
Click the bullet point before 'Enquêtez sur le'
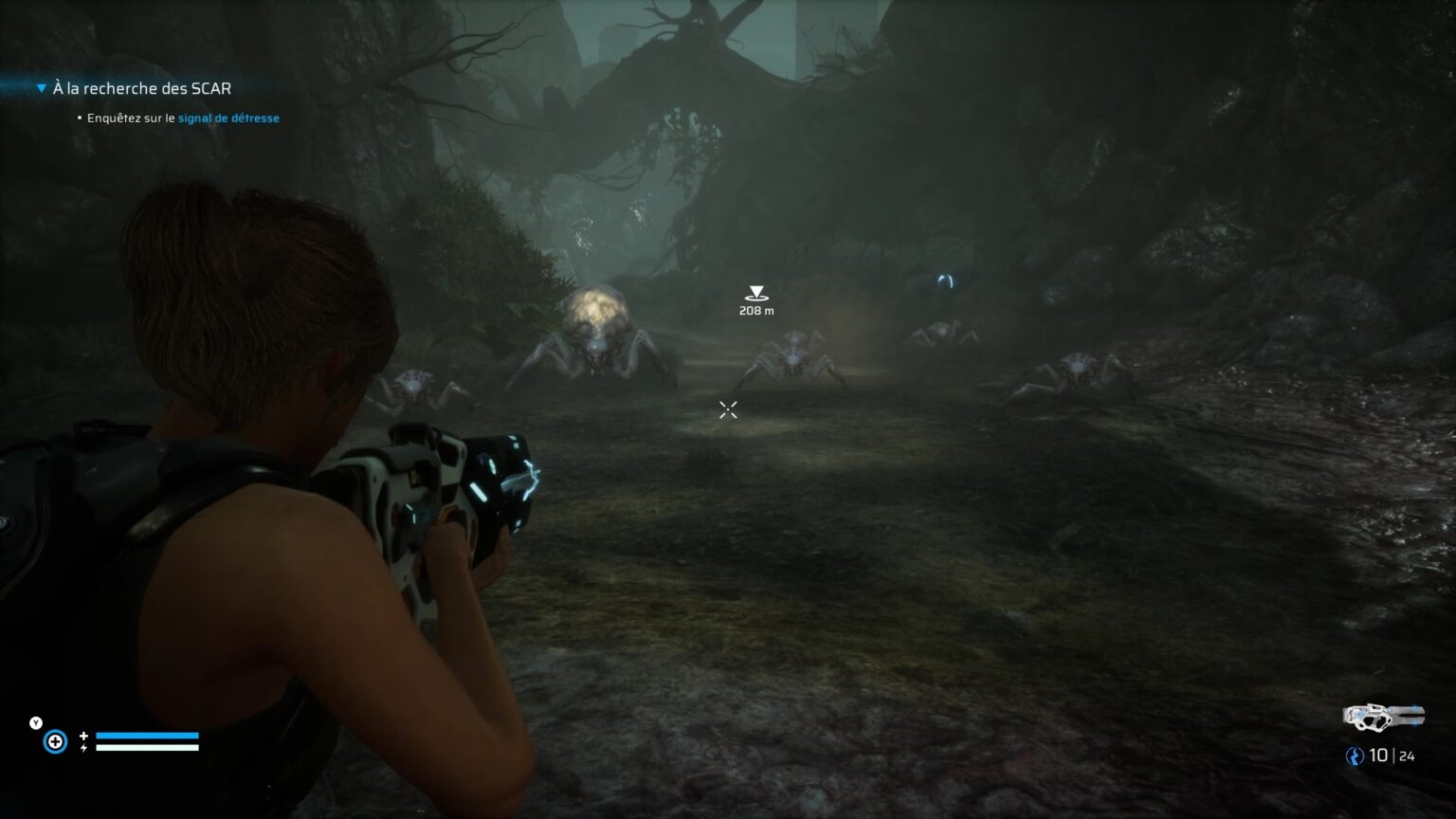click(x=78, y=118)
